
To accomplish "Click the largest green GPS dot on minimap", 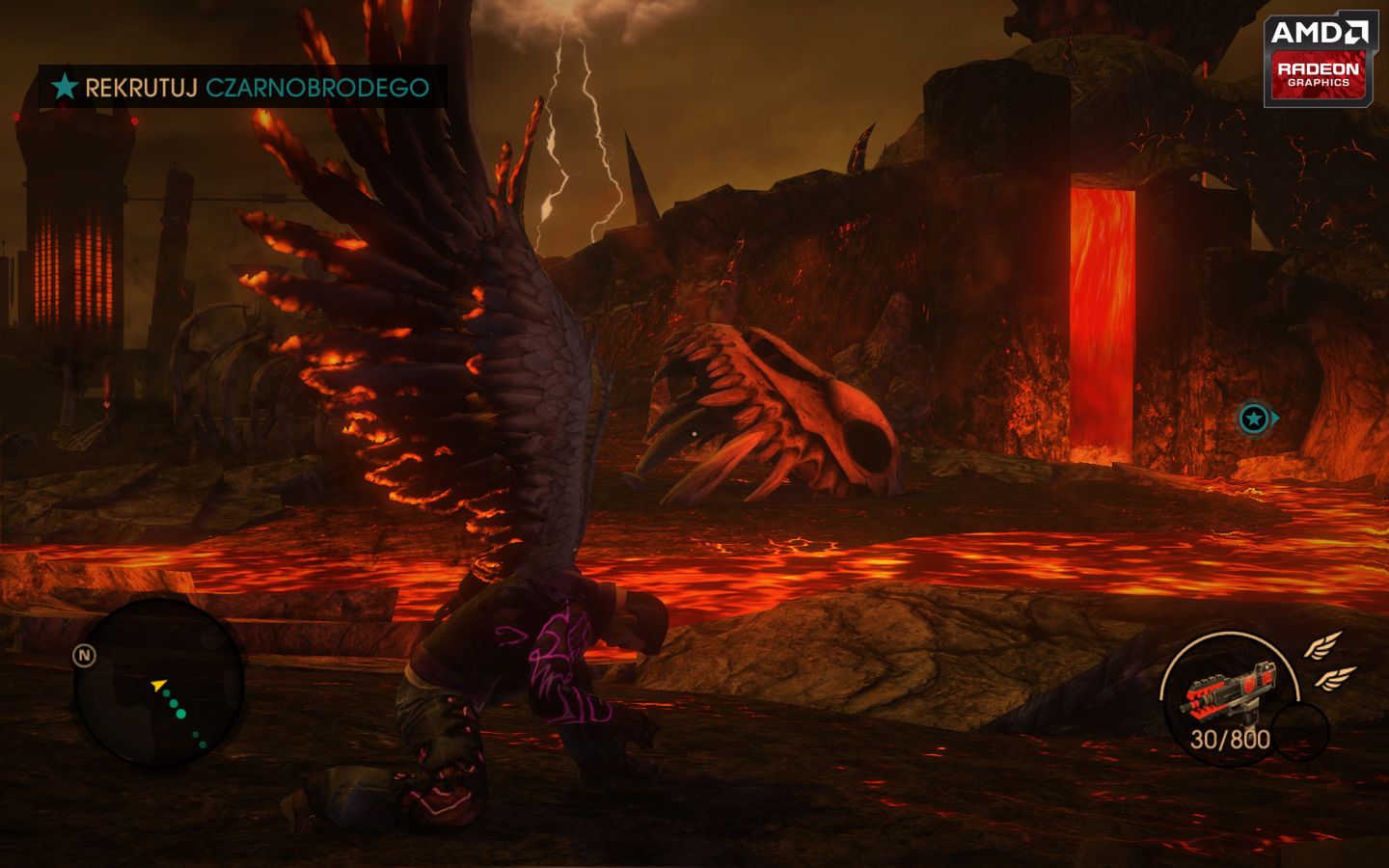I will tap(180, 713).
